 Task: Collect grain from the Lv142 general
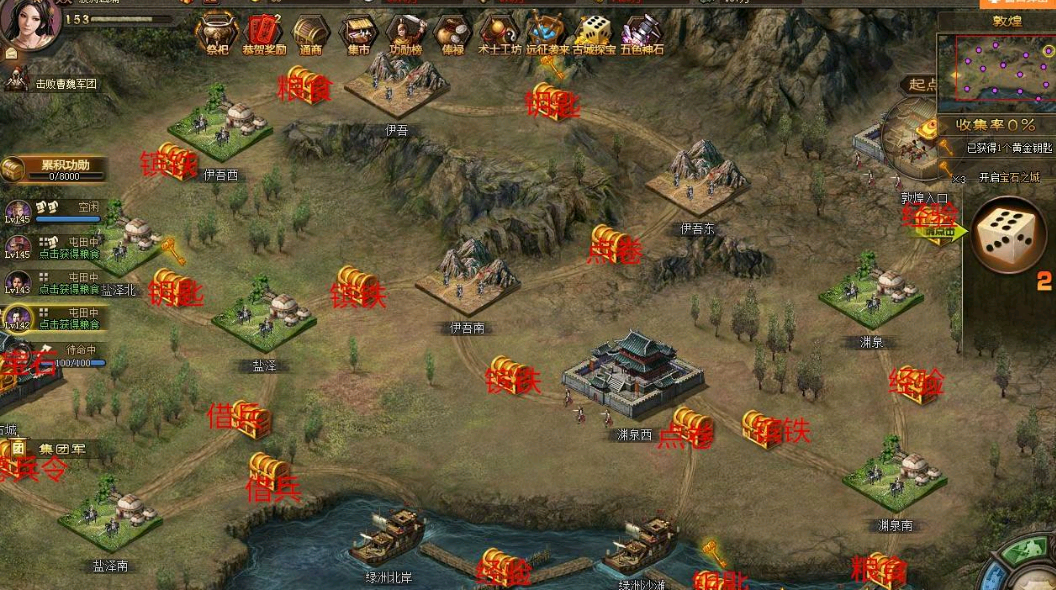tap(55, 318)
